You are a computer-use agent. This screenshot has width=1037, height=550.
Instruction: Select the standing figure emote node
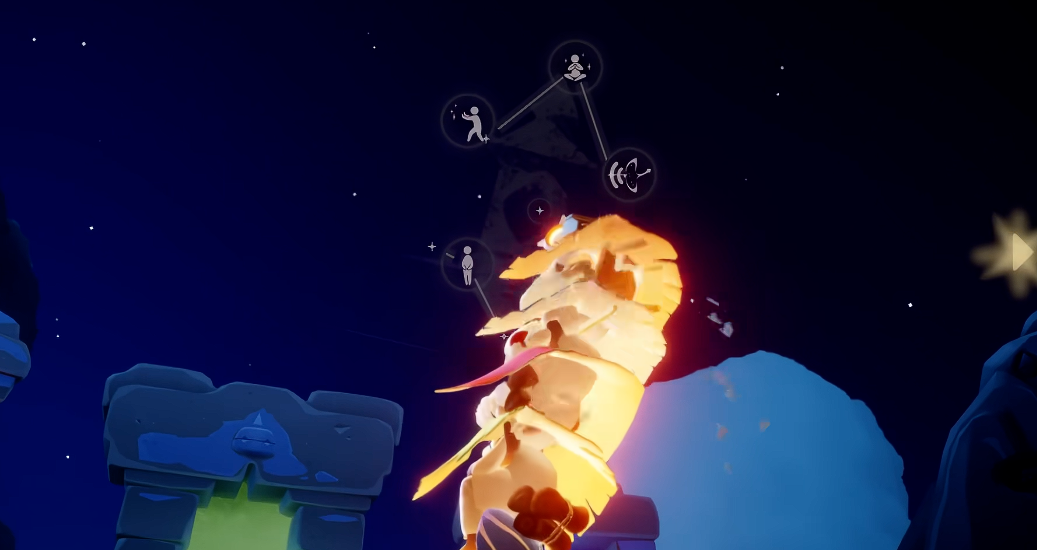[x=467, y=264]
